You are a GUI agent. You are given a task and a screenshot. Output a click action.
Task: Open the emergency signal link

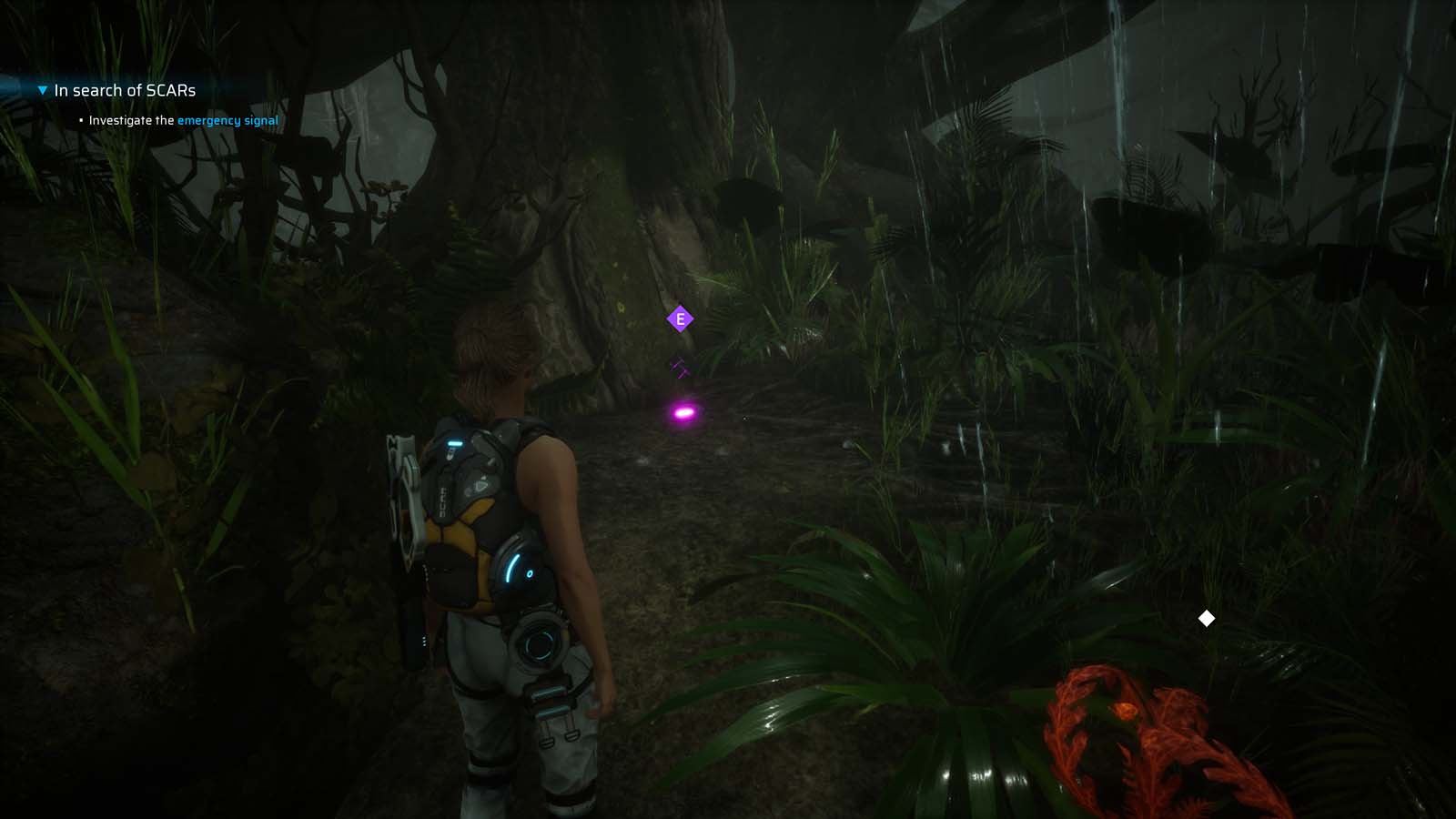227,119
